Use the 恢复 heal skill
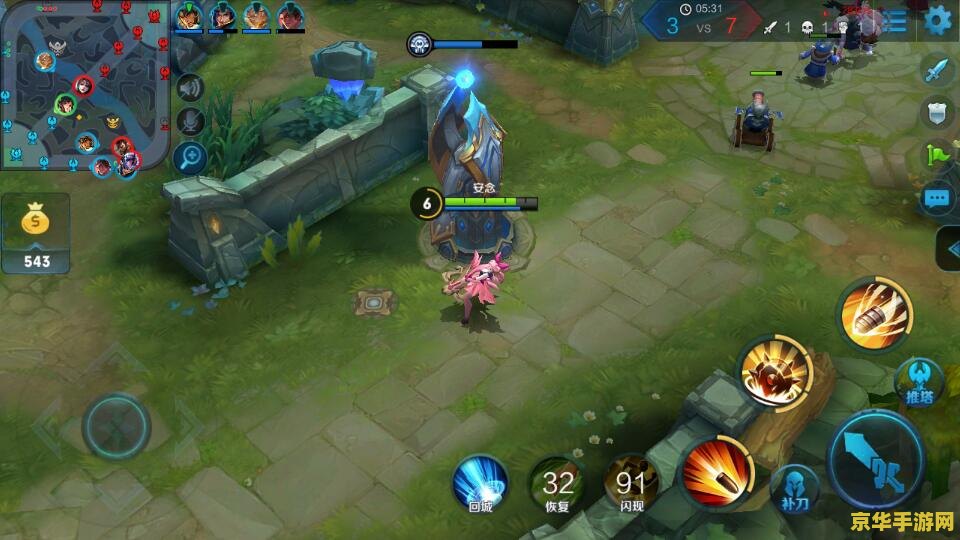Screen dimensions: 960x540 tap(558, 484)
